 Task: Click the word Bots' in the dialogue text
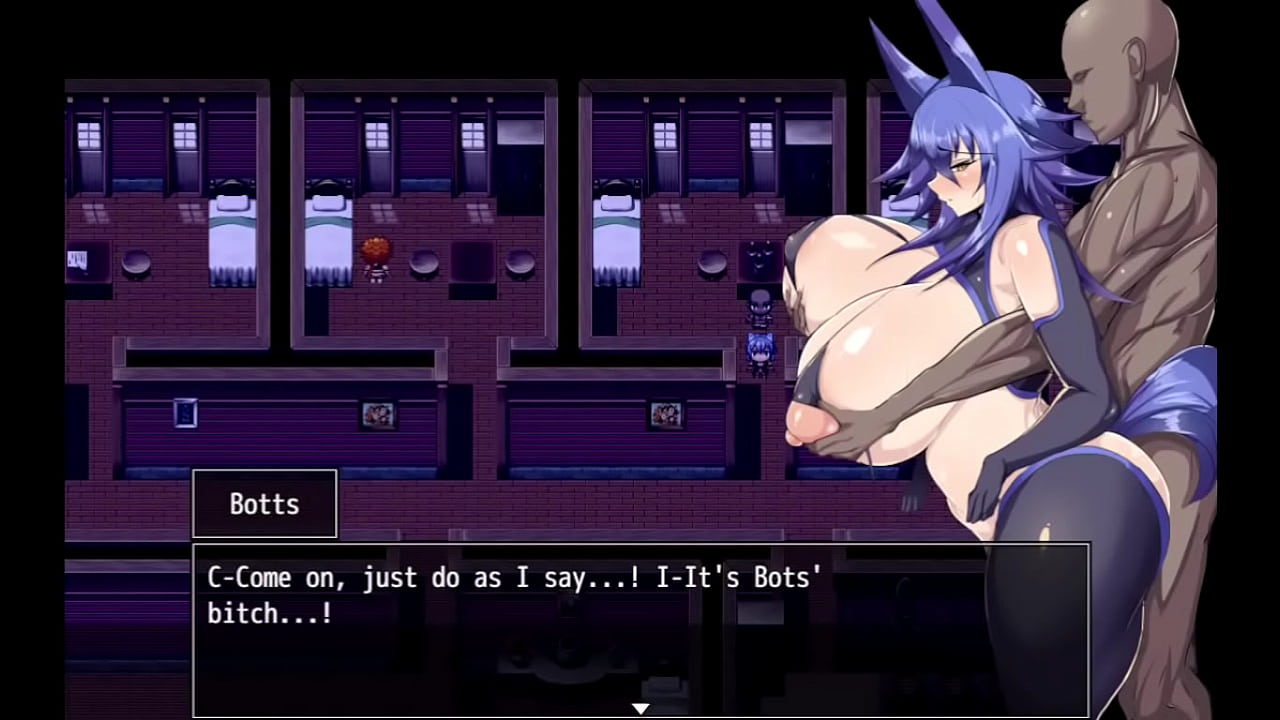(x=787, y=577)
